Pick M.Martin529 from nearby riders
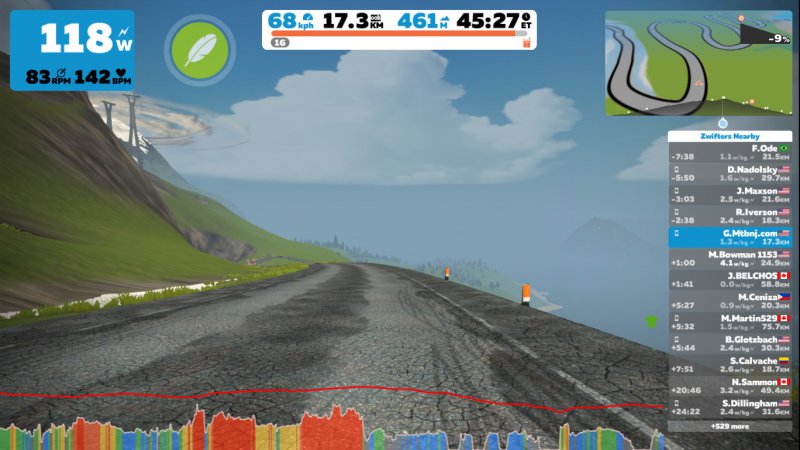The height and width of the screenshot is (450, 800). point(729,322)
